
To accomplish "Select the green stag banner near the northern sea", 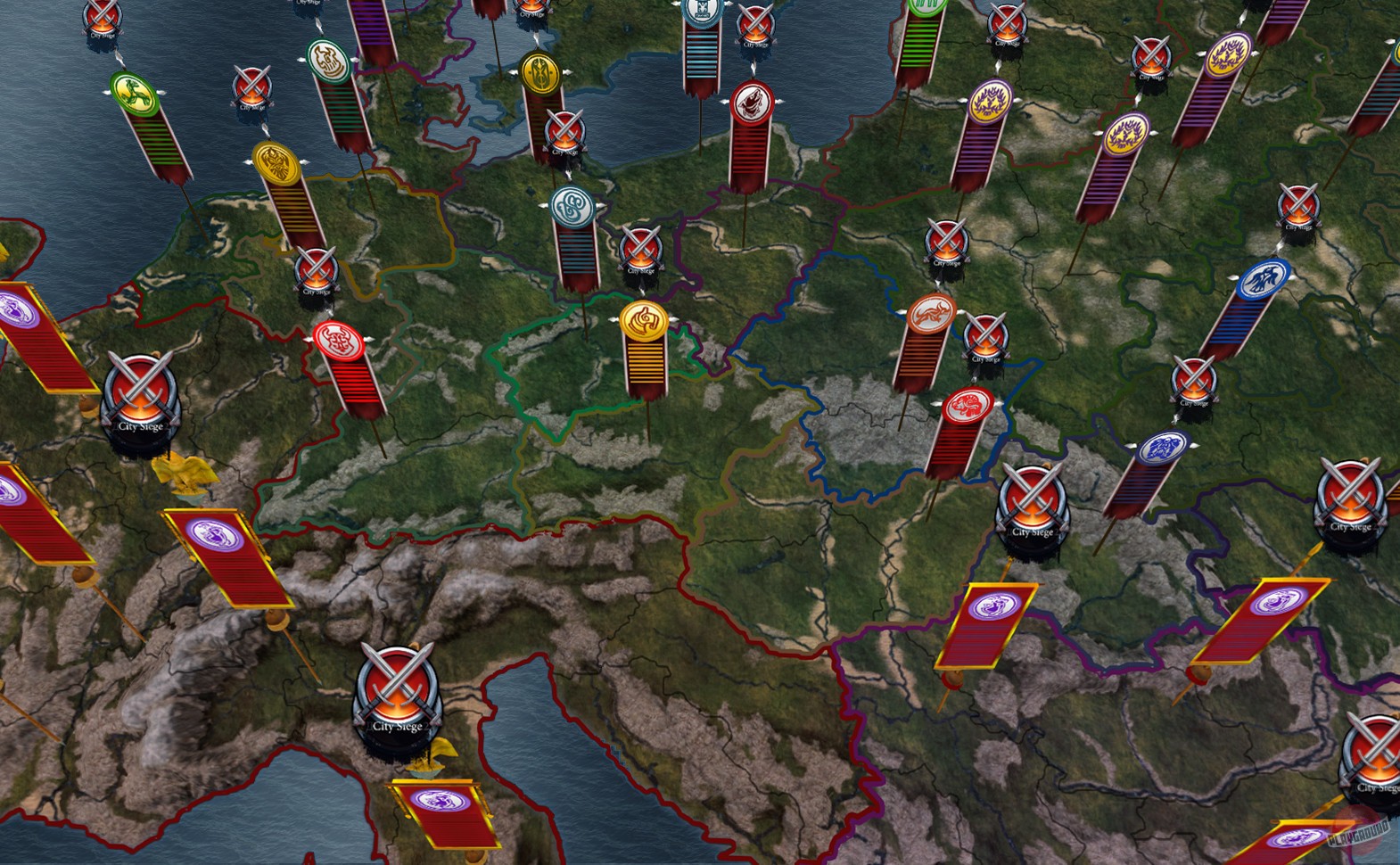I will 136,95.
